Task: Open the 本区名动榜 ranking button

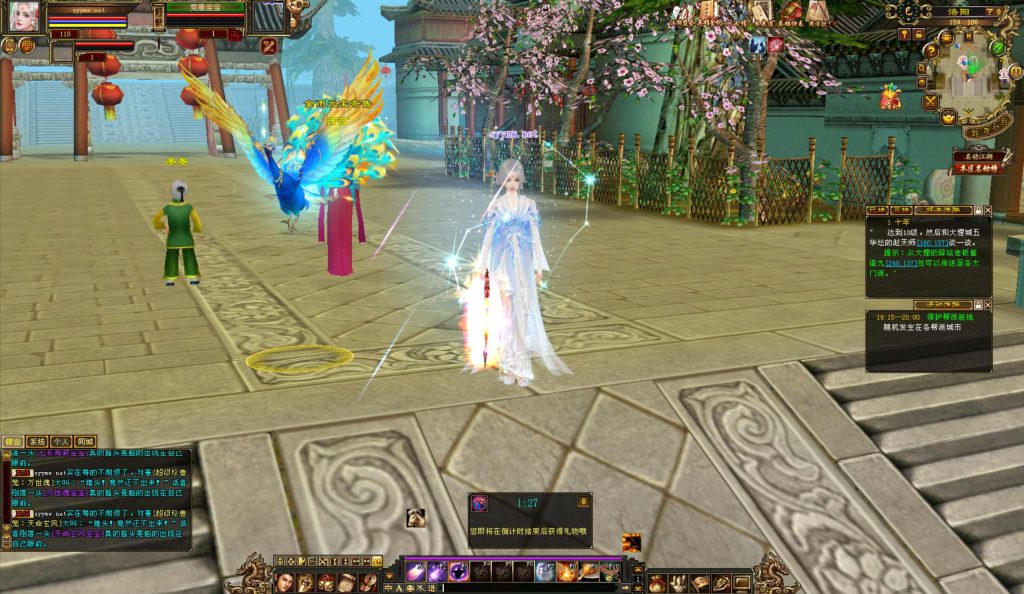Action: [979, 169]
